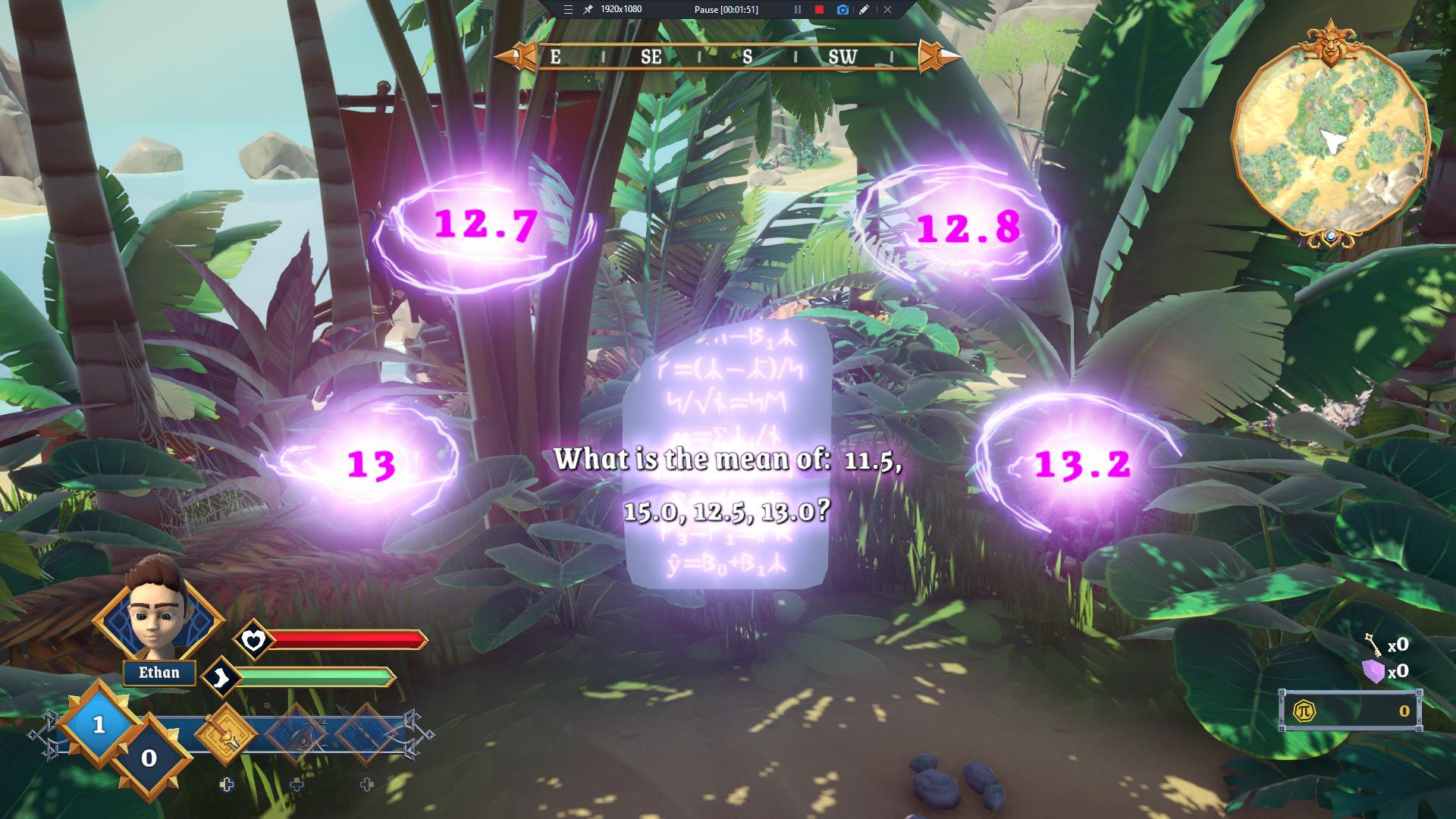Pick the answer portal showing 13

(x=372, y=463)
